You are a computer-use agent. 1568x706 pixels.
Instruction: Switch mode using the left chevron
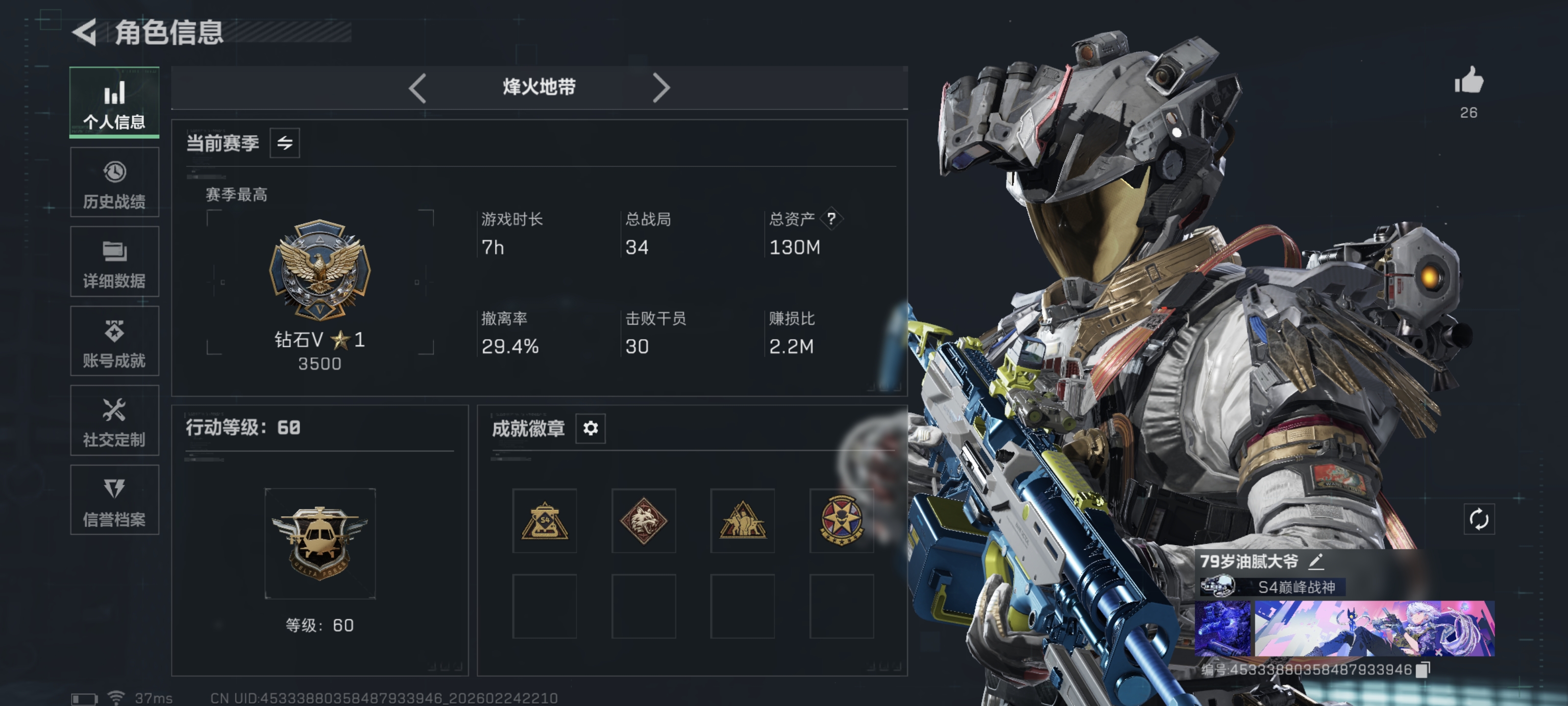(417, 88)
